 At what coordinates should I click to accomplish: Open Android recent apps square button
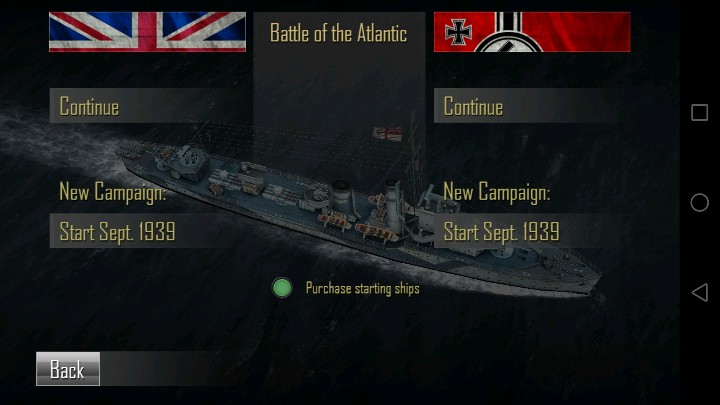699,112
